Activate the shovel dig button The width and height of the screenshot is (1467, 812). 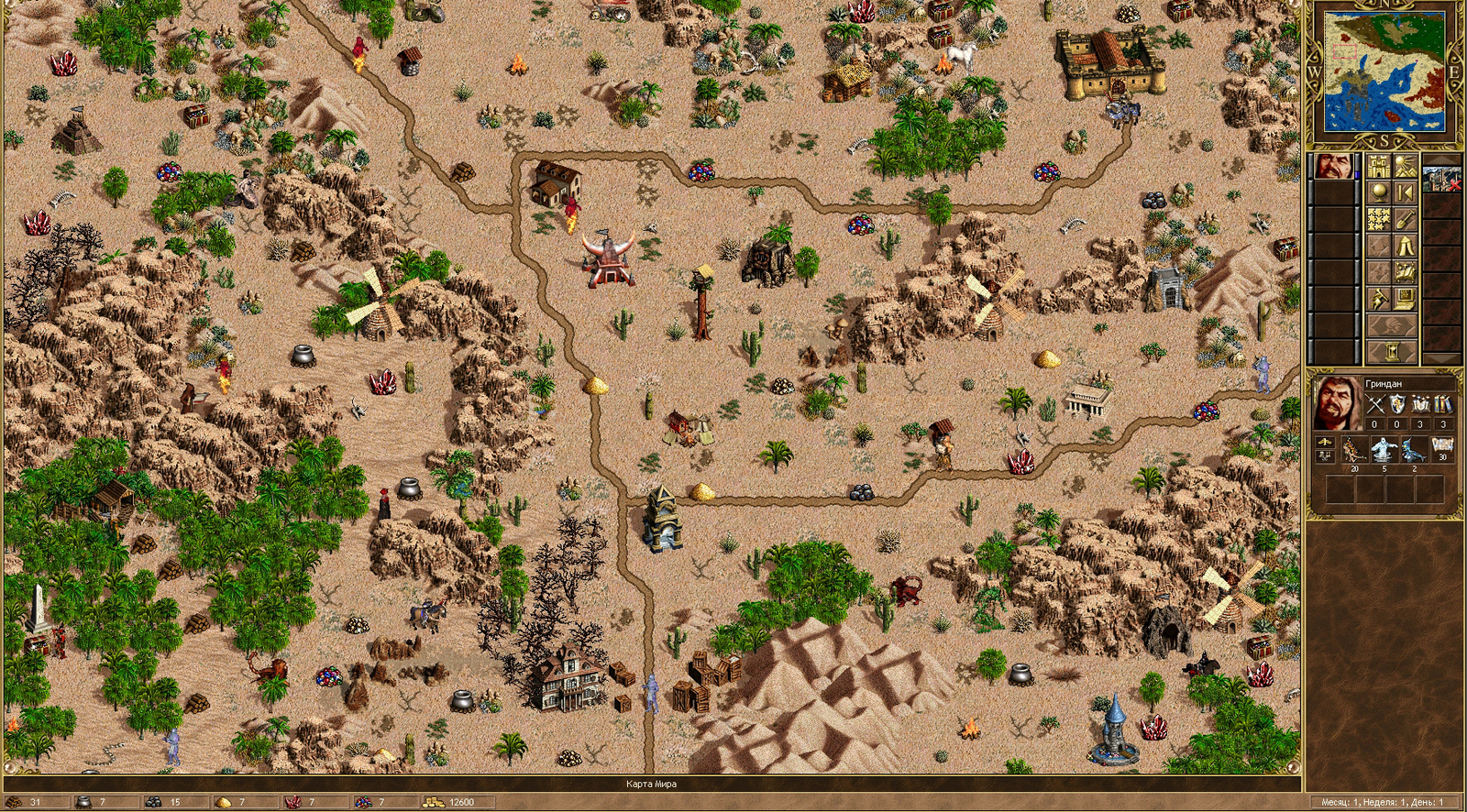coord(1405,219)
